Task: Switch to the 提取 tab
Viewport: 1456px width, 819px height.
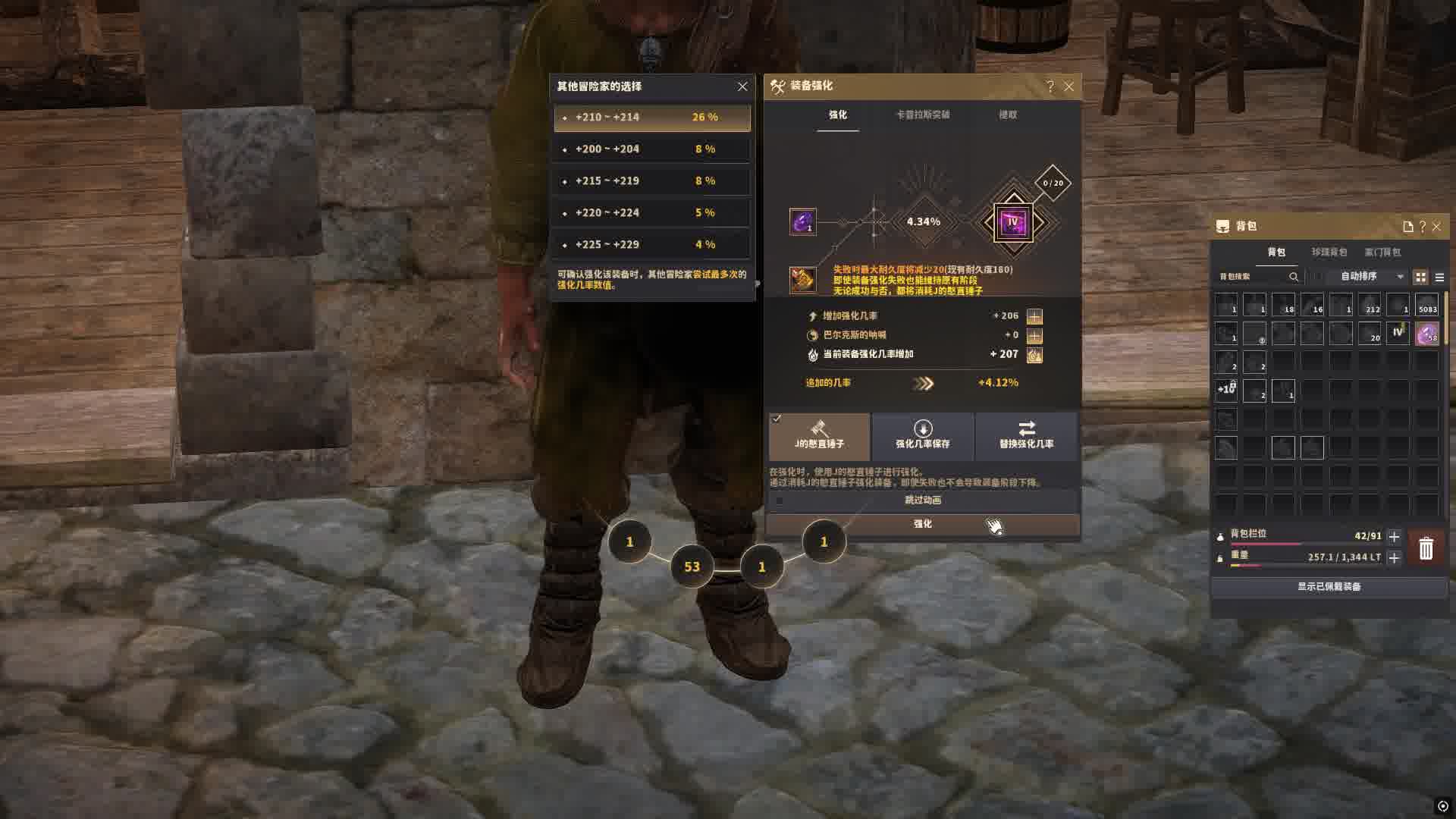Action: click(1008, 115)
